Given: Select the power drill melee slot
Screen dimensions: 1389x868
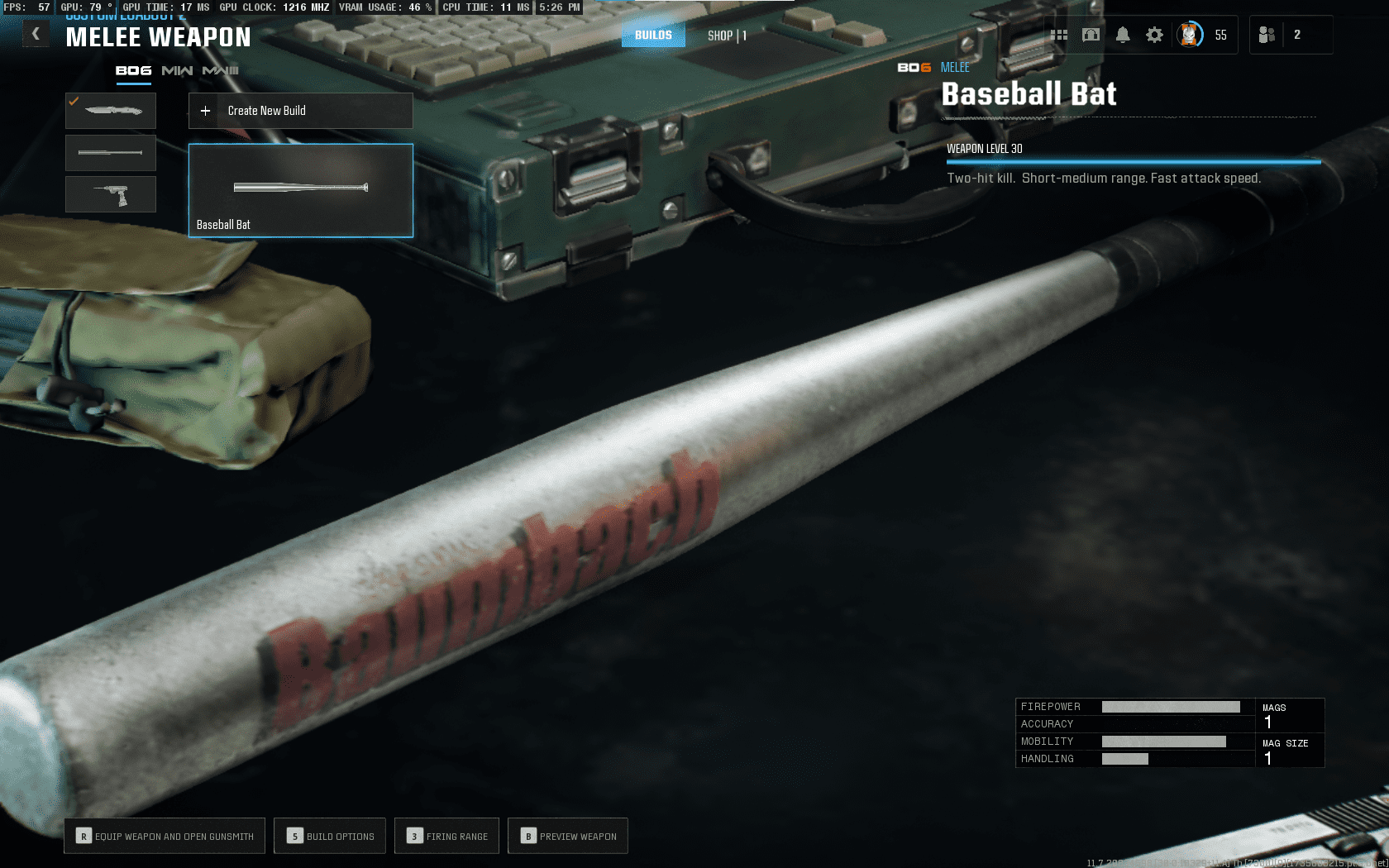Looking at the screenshot, I should click(x=111, y=194).
